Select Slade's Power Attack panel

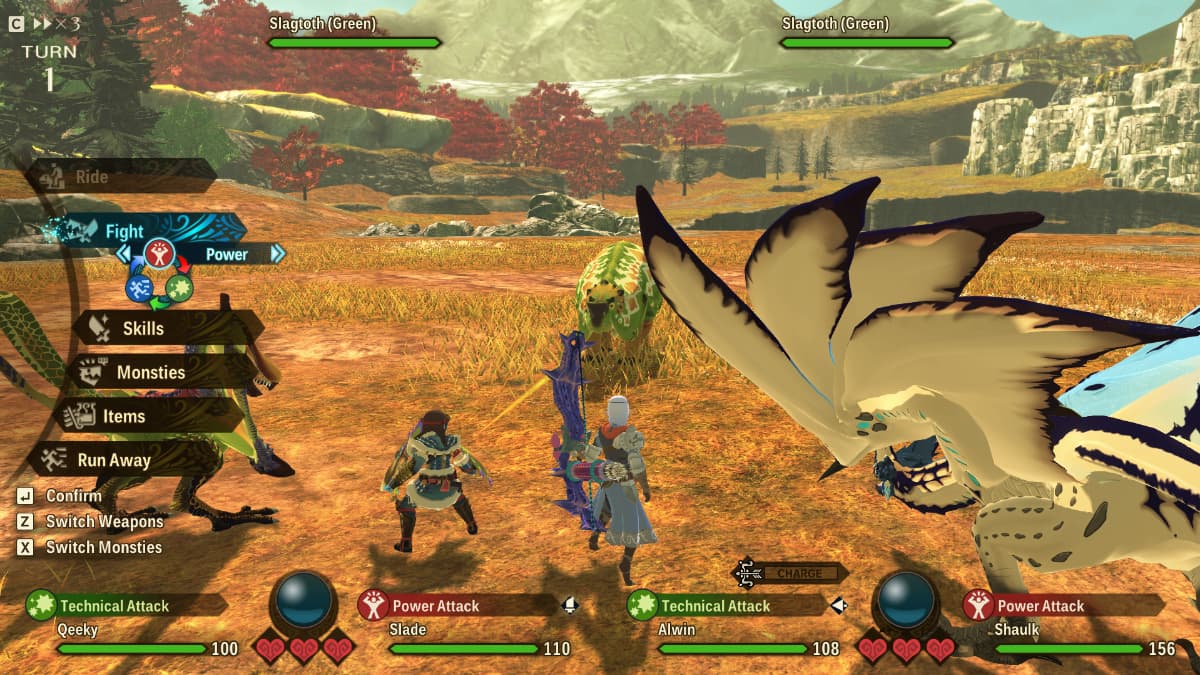456,605
